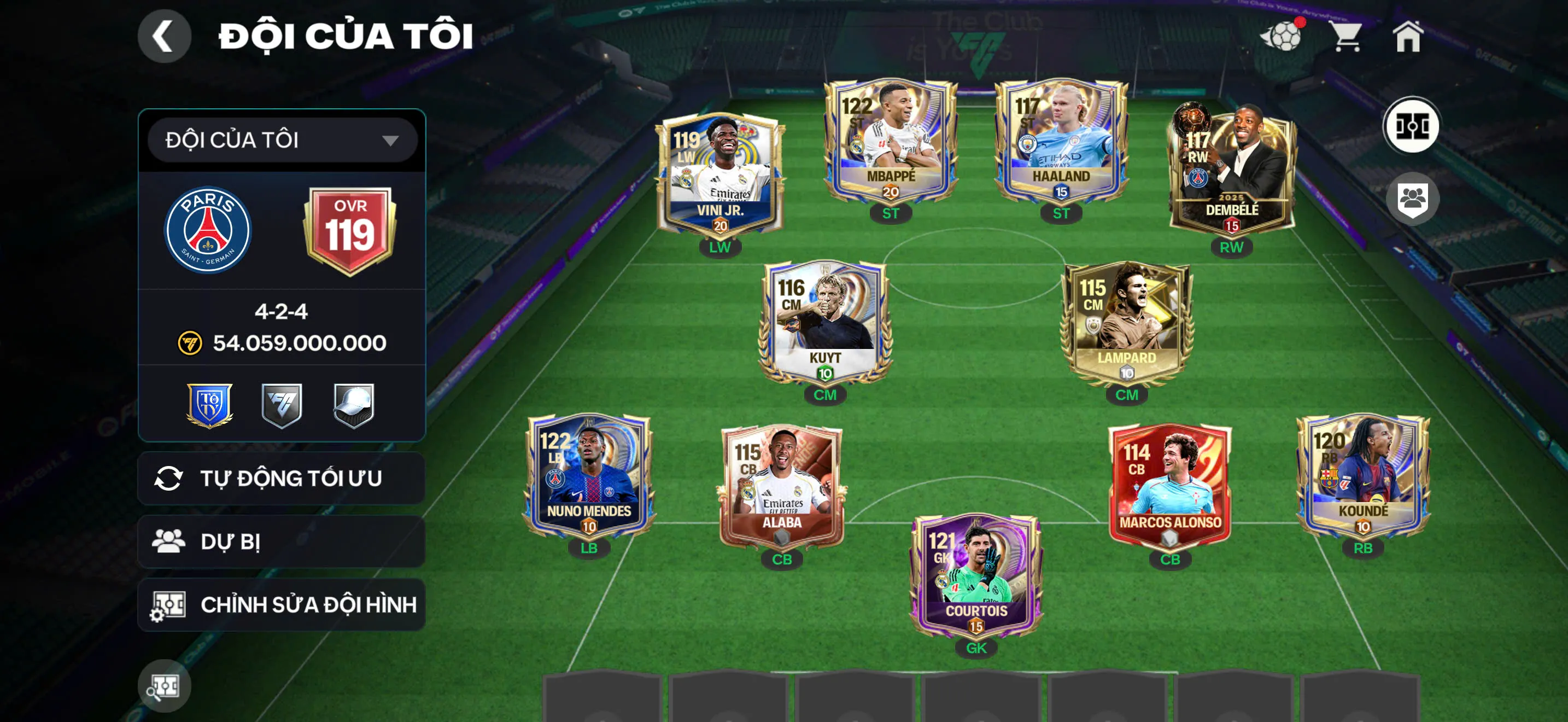Open the white cap manager badge
The width and height of the screenshot is (1568, 722).
pyautogui.click(x=354, y=405)
